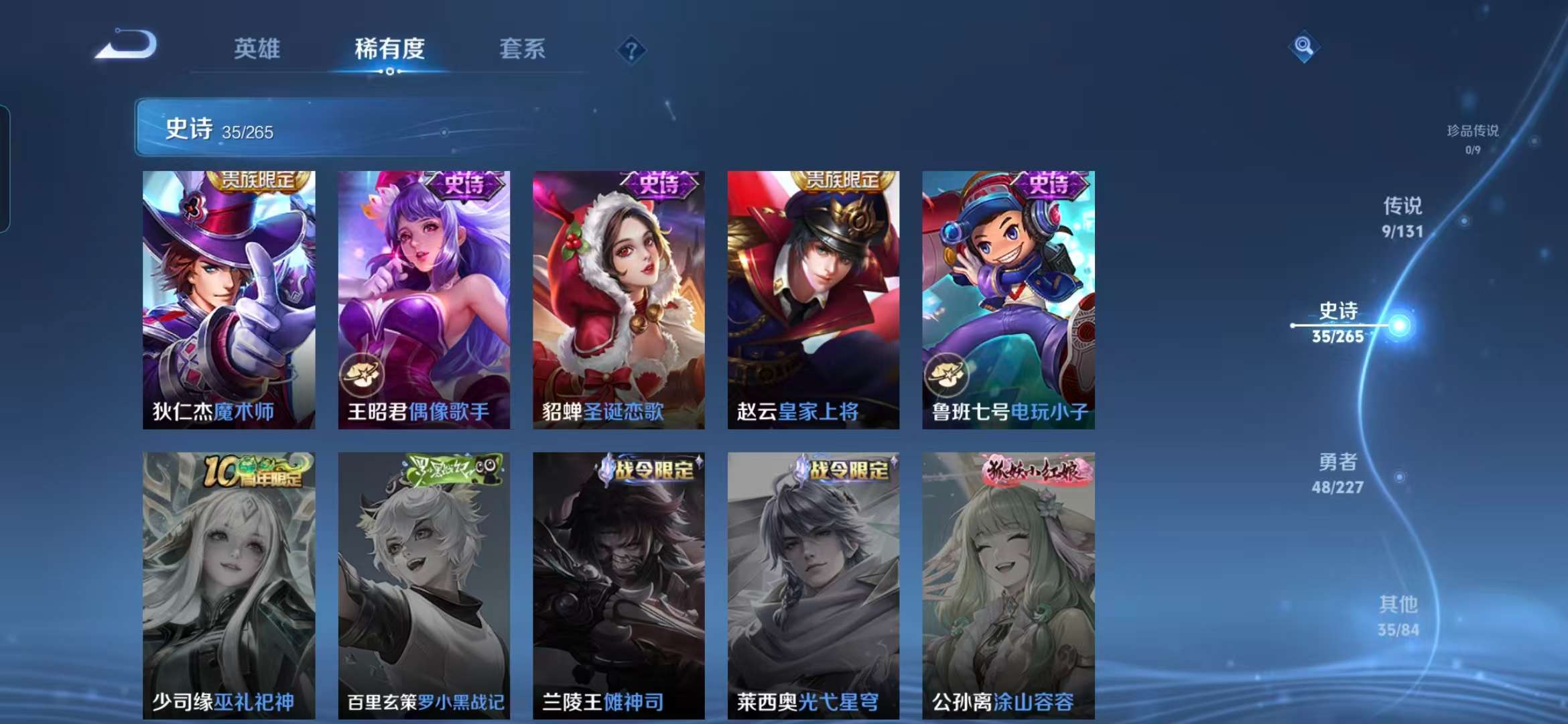Screen dimensions: 1568x724
Task: Jump to the 传说 rarity section
Action: pos(1402,217)
